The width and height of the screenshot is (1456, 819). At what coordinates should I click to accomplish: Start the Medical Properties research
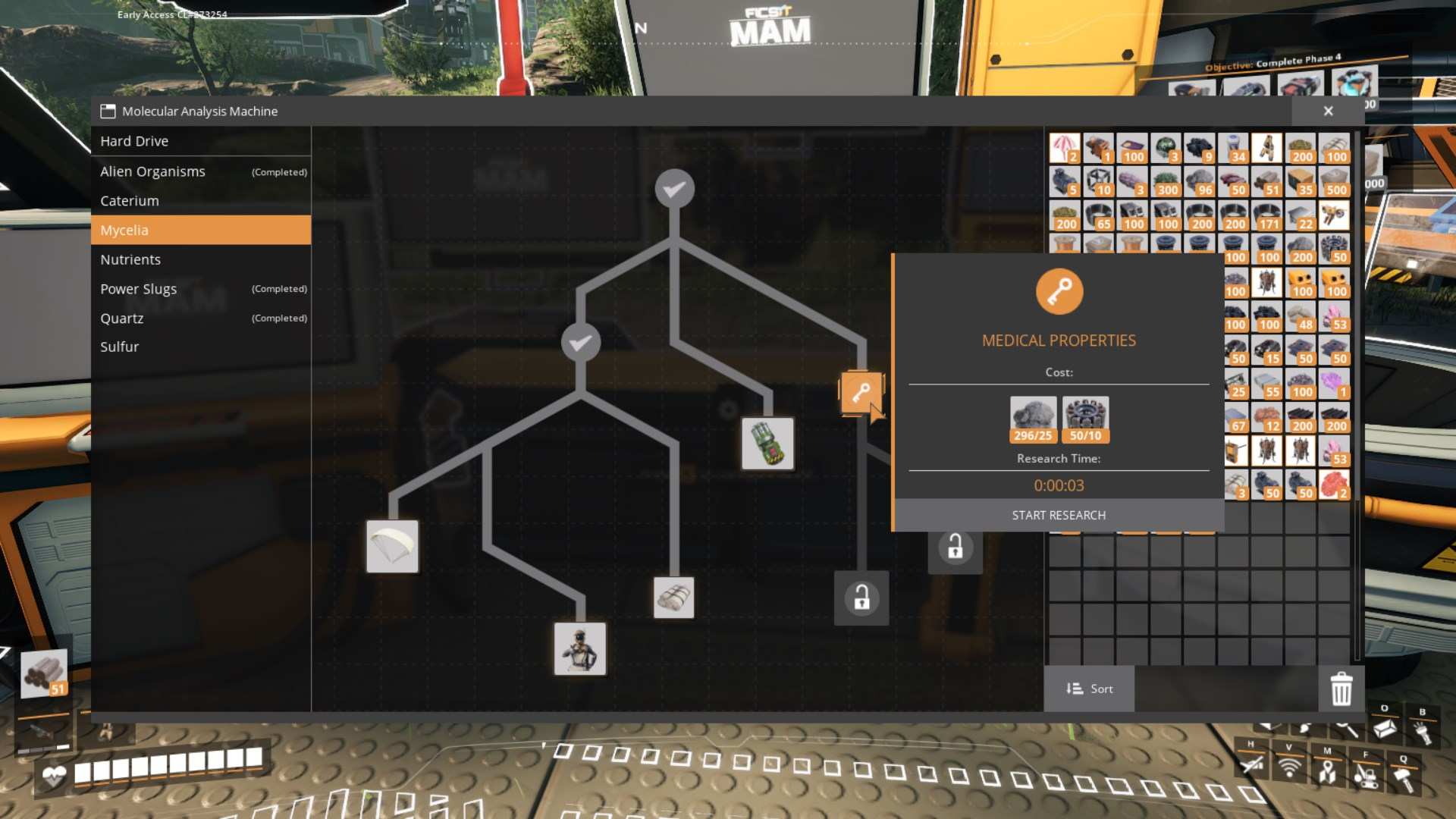click(1059, 516)
